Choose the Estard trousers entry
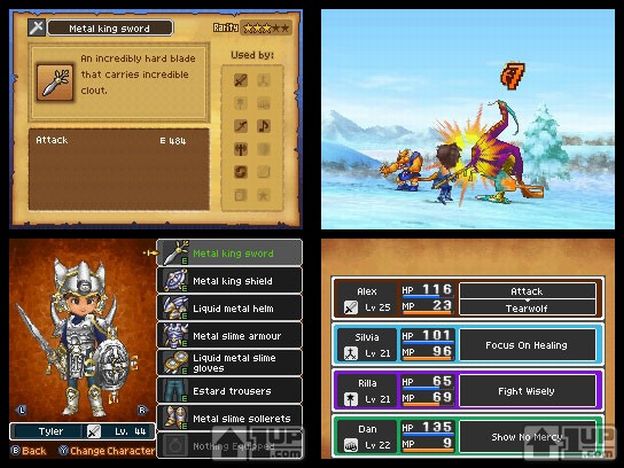 (x=229, y=390)
